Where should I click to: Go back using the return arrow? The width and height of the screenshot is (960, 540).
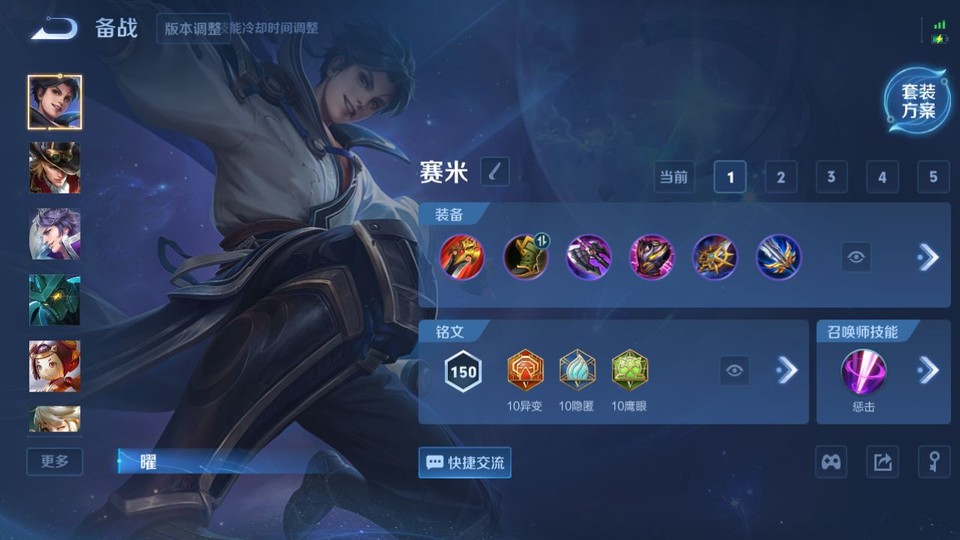click(54, 28)
